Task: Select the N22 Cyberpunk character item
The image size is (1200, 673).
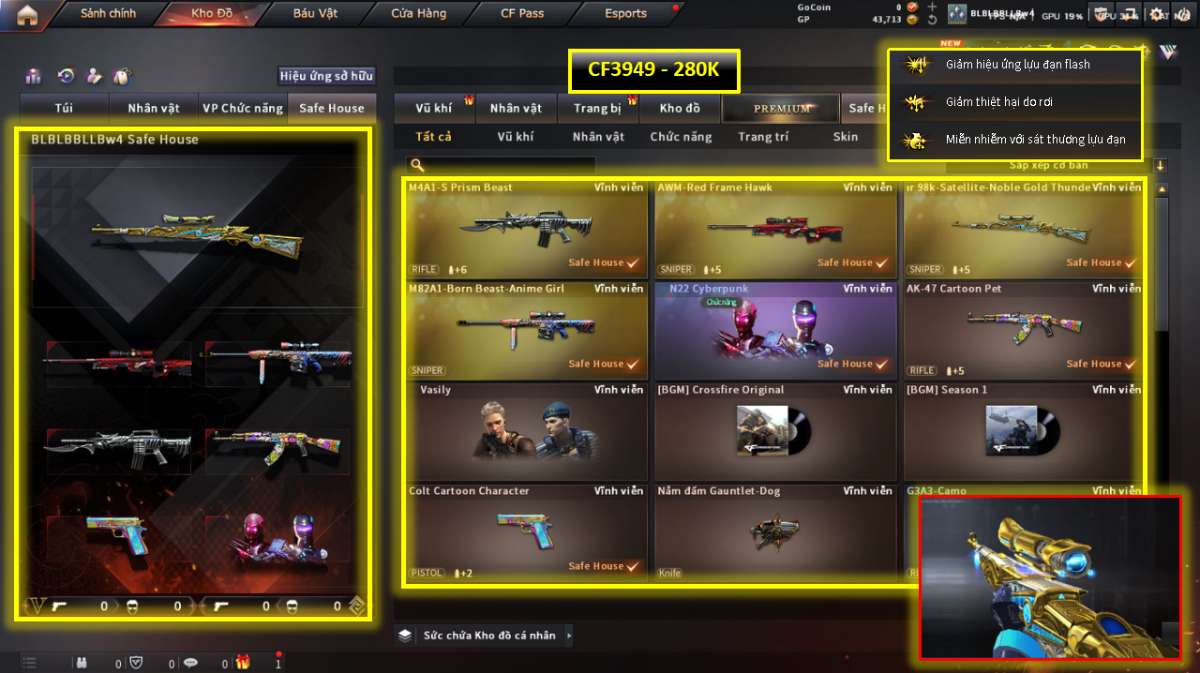Action: tap(774, 330)
